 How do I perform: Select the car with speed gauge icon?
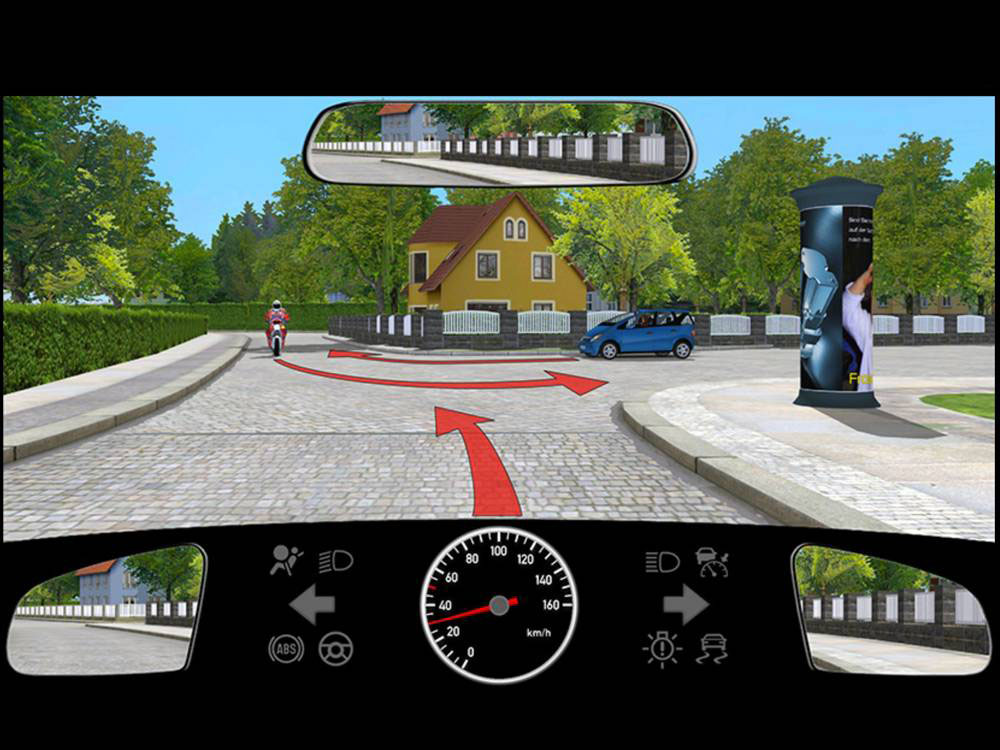[713, 562]
